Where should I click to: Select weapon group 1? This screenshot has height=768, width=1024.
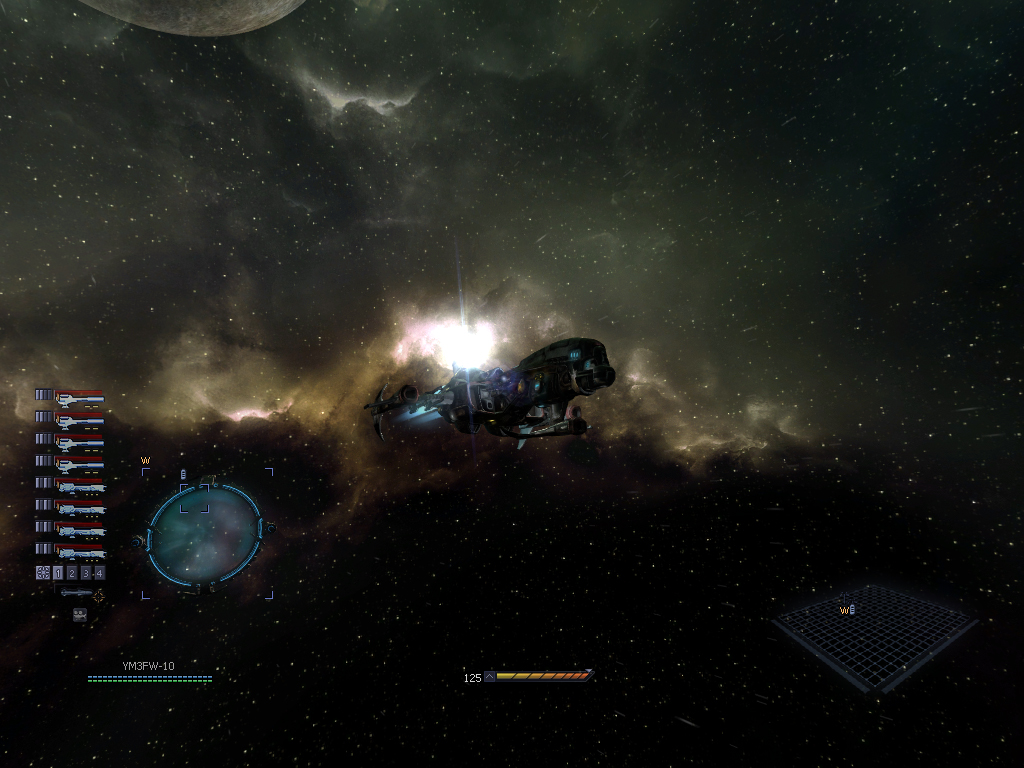[x=58, y=573]
